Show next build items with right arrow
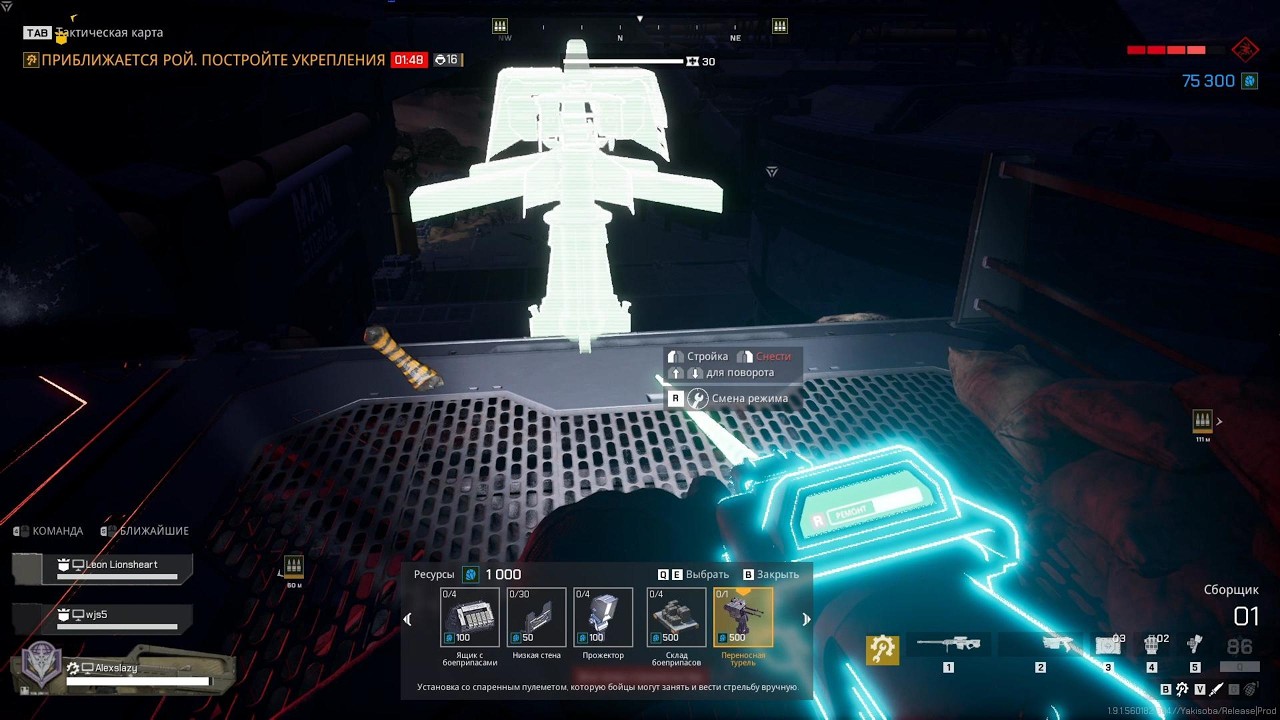This screenshot has width=1280, height=720. tap(806, 619)
